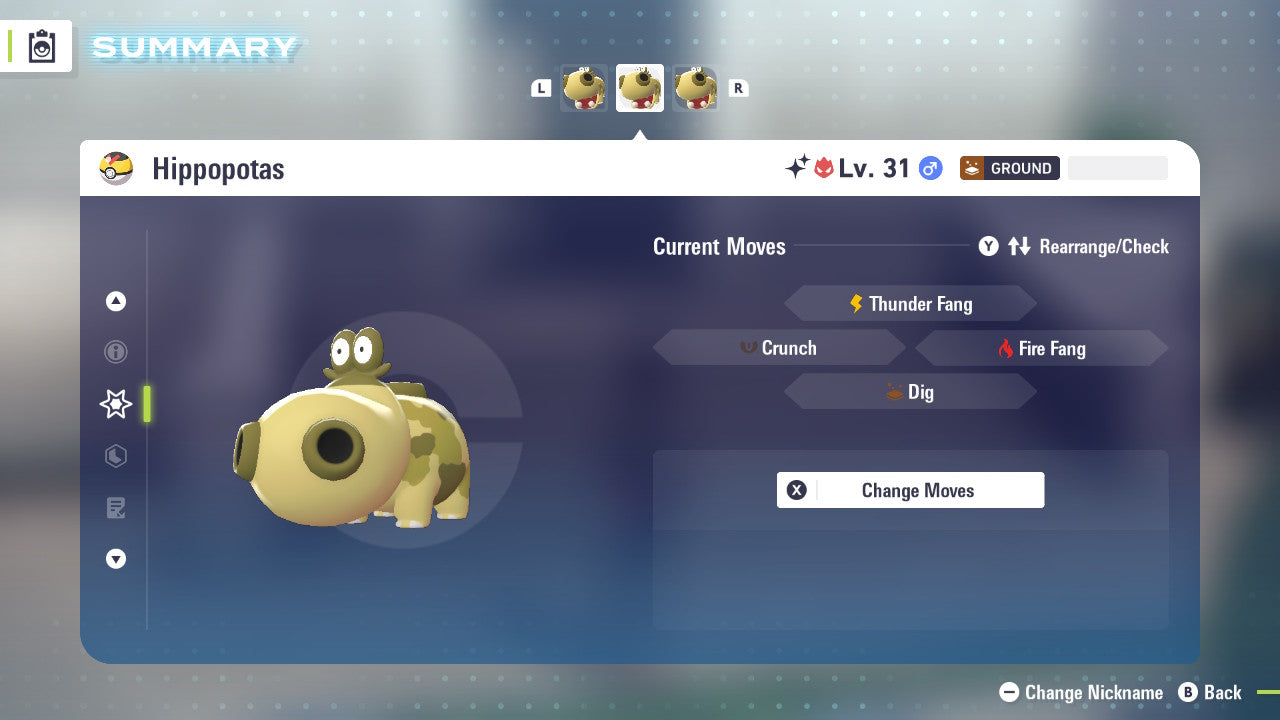Go to the next summary page with down arrow

pos(116,559)
